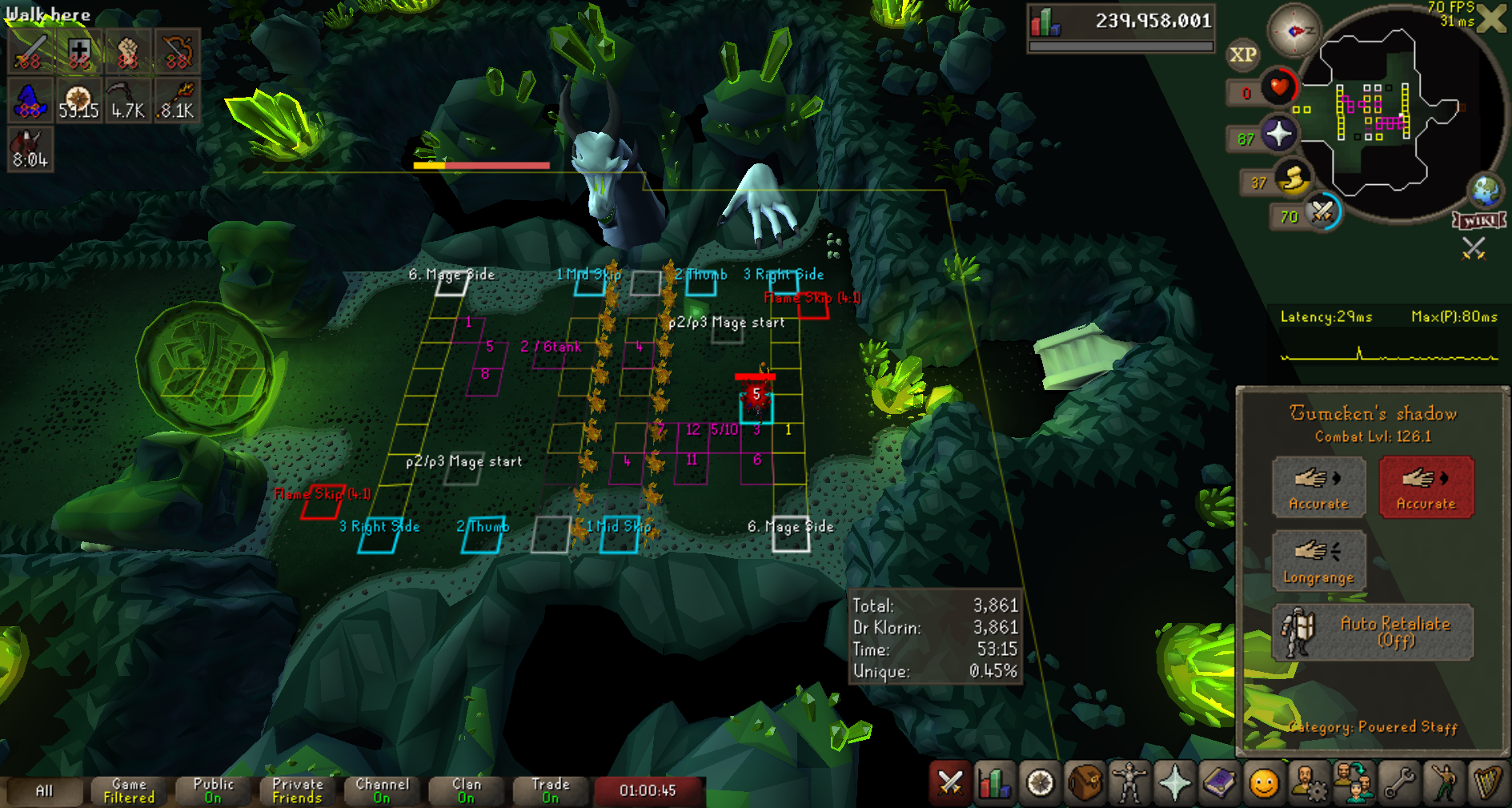Image resolution: width=1512 pixels, height=808 pixels.
Task: Activate the special attack orb
Action: [x=1322, y=213]
